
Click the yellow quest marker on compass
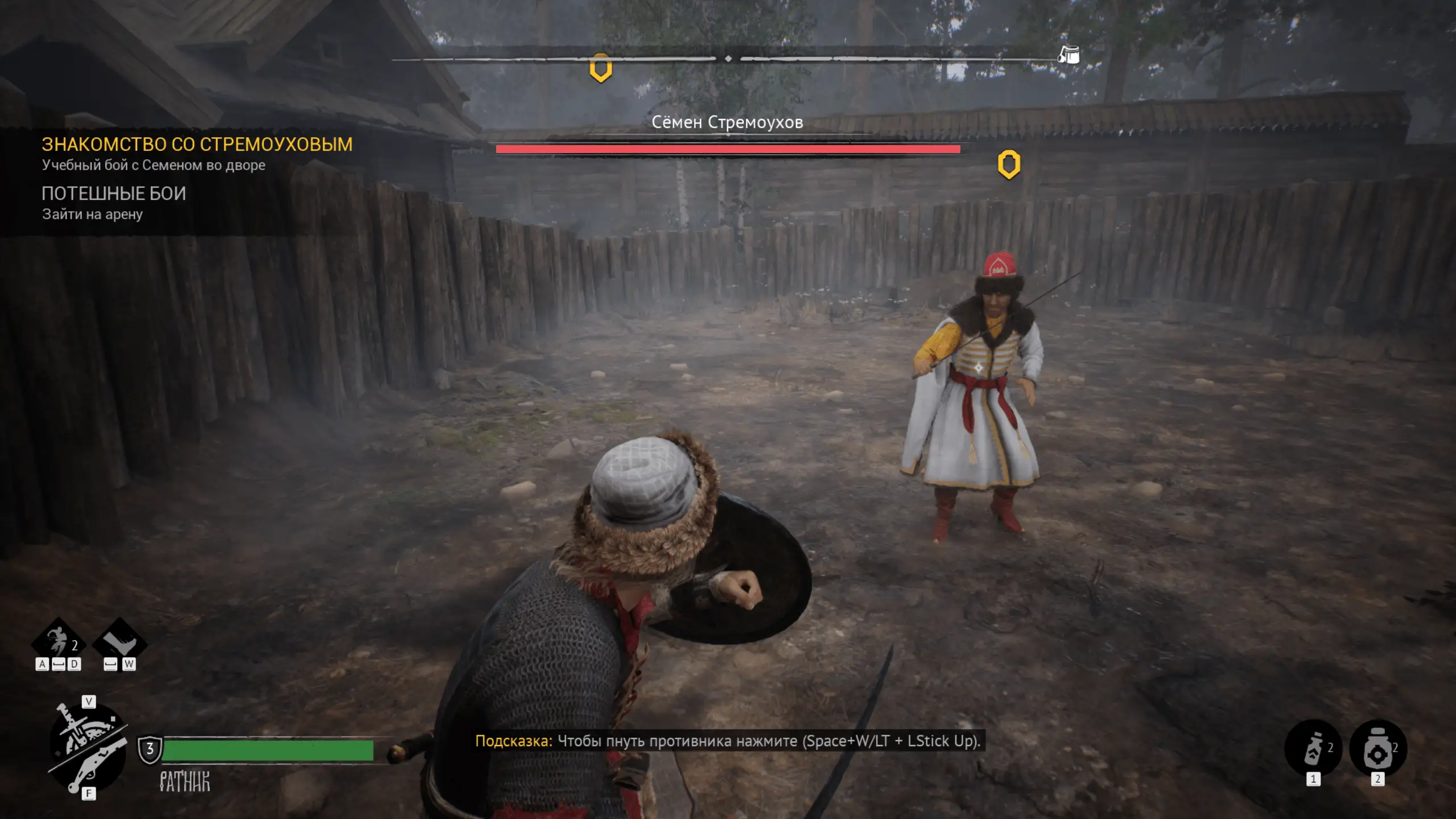pos(600,69)
